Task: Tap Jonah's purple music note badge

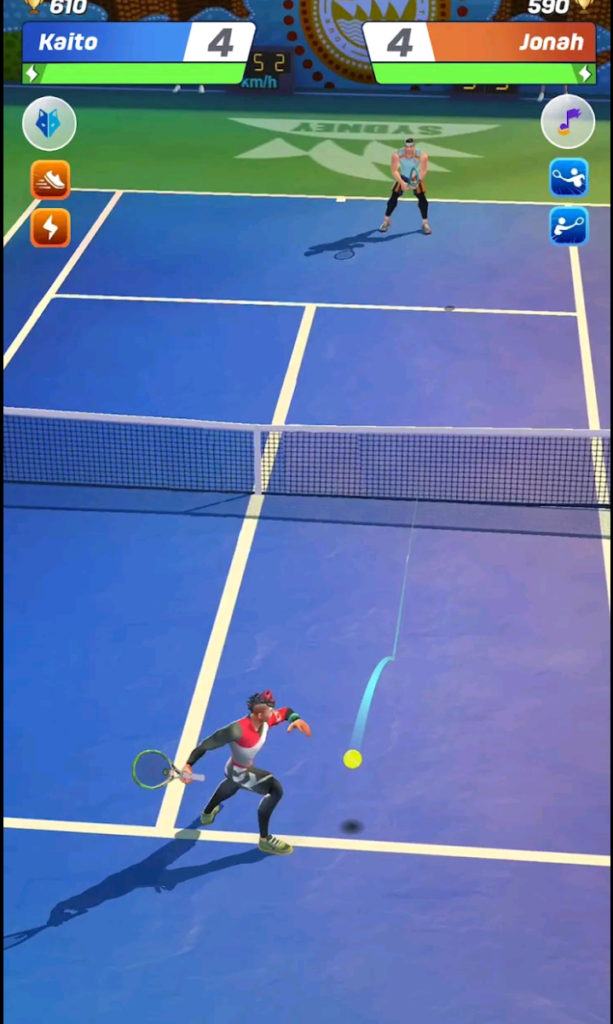Action: [x=568, y=123]
